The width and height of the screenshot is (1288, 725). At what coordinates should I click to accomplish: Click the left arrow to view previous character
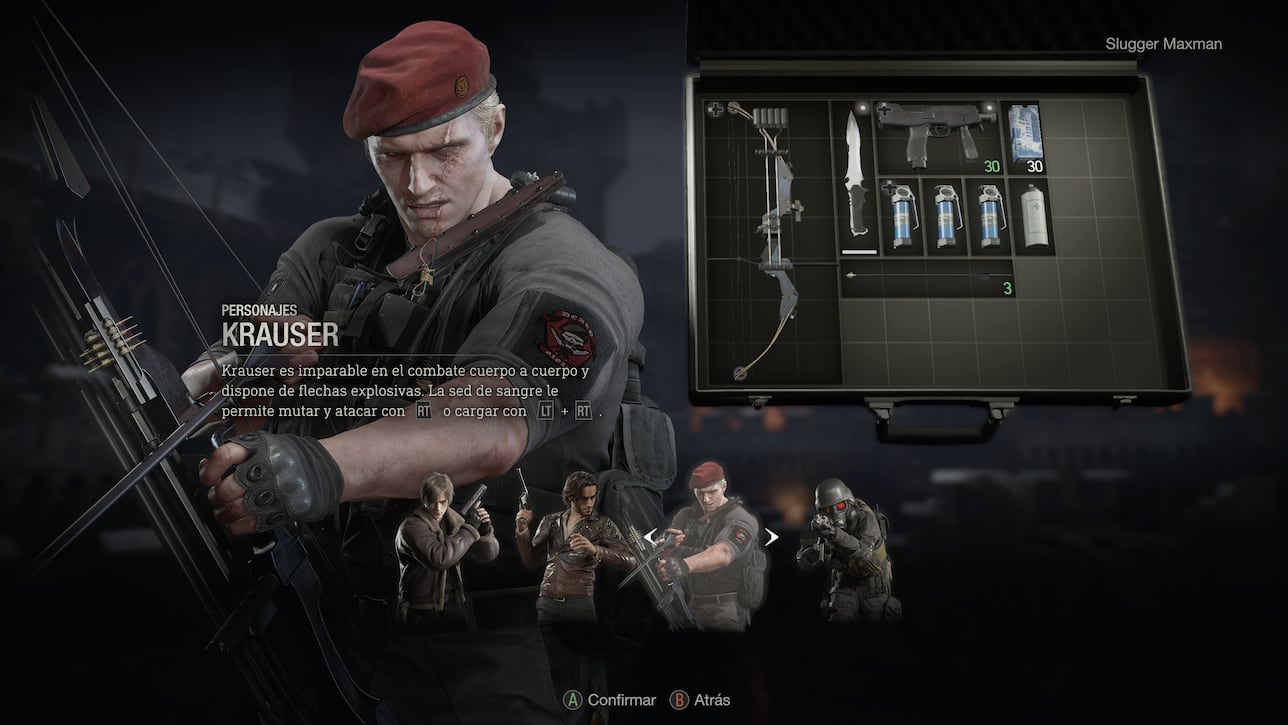point(651,537)
